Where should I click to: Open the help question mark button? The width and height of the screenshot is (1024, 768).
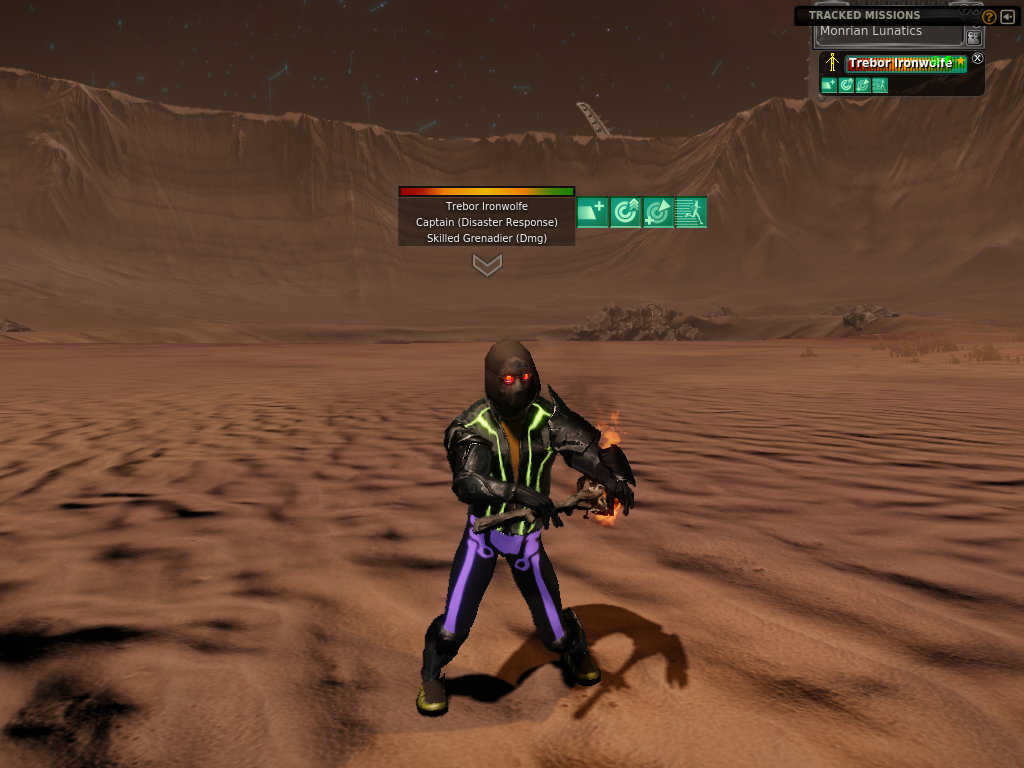pos(989,17)
